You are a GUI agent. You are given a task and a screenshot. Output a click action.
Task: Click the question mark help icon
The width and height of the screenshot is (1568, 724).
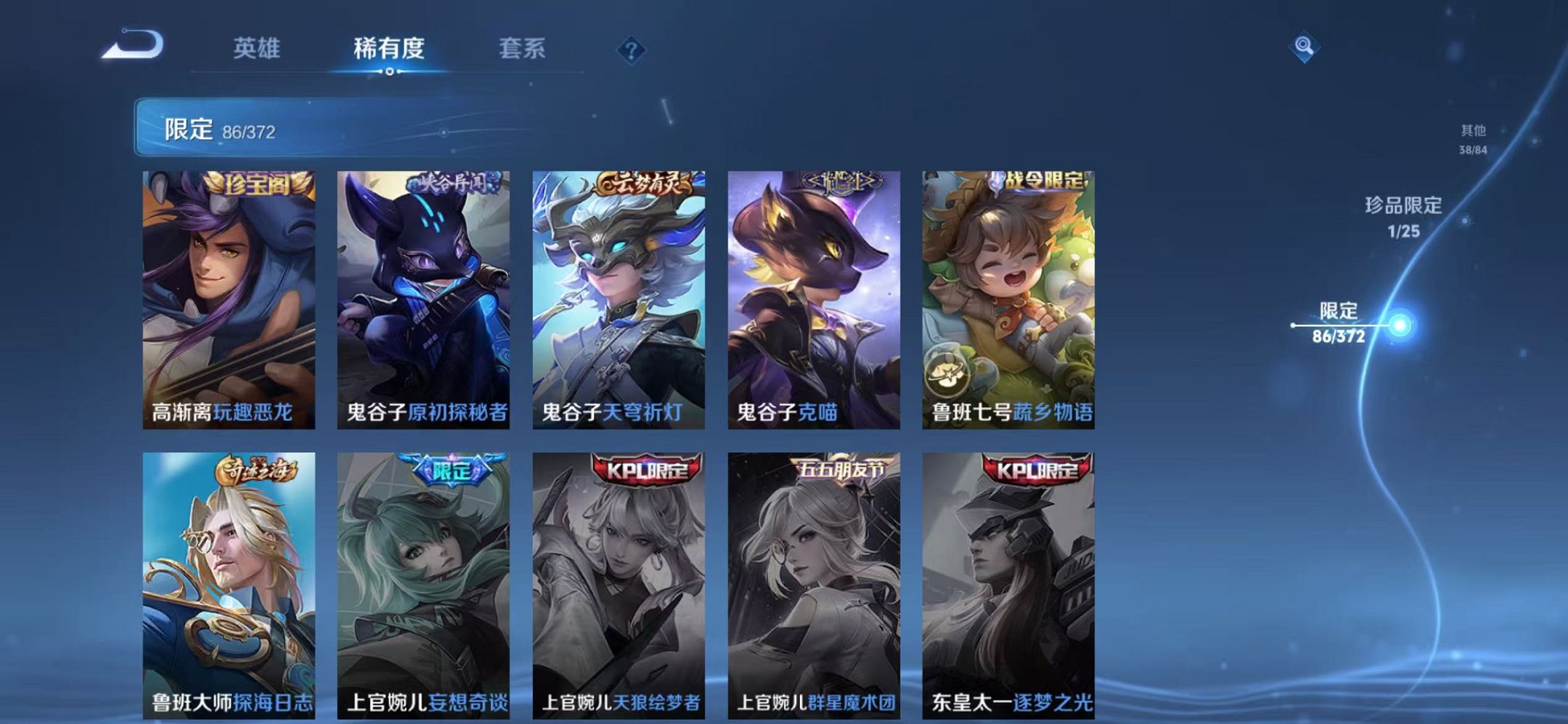pos(631,50)
